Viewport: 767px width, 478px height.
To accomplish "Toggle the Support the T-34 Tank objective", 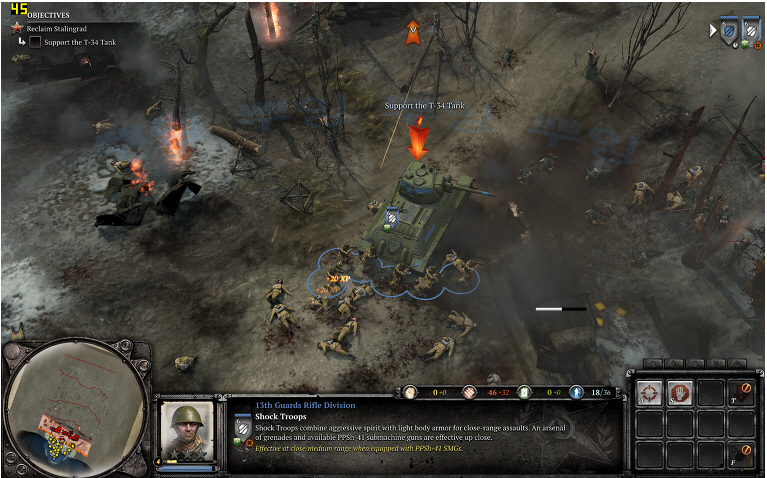I will [35, 42].
